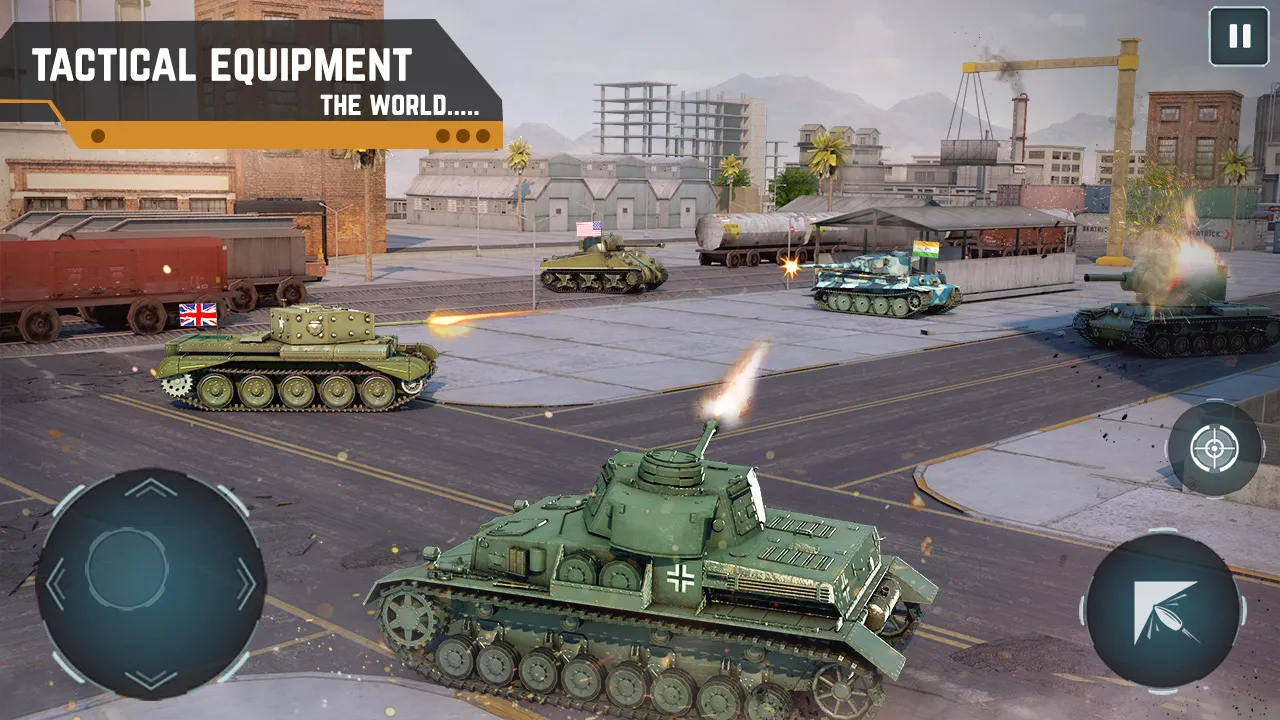Click the American flag above the Sherman tank
The height and width of the screenshot is (720, 1280).
[x=588, y=227]
